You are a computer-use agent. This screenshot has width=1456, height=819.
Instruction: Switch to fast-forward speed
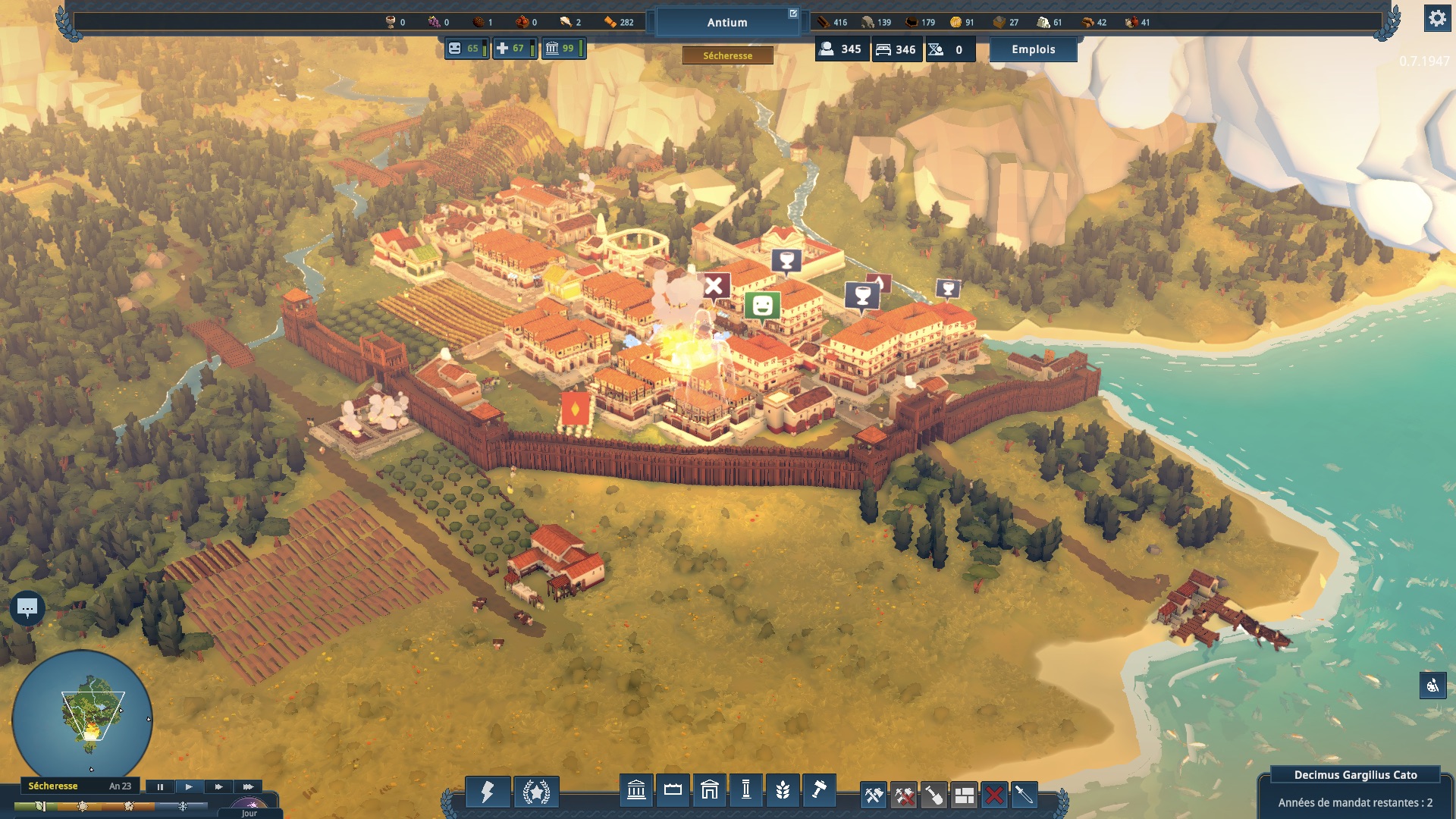218,786
